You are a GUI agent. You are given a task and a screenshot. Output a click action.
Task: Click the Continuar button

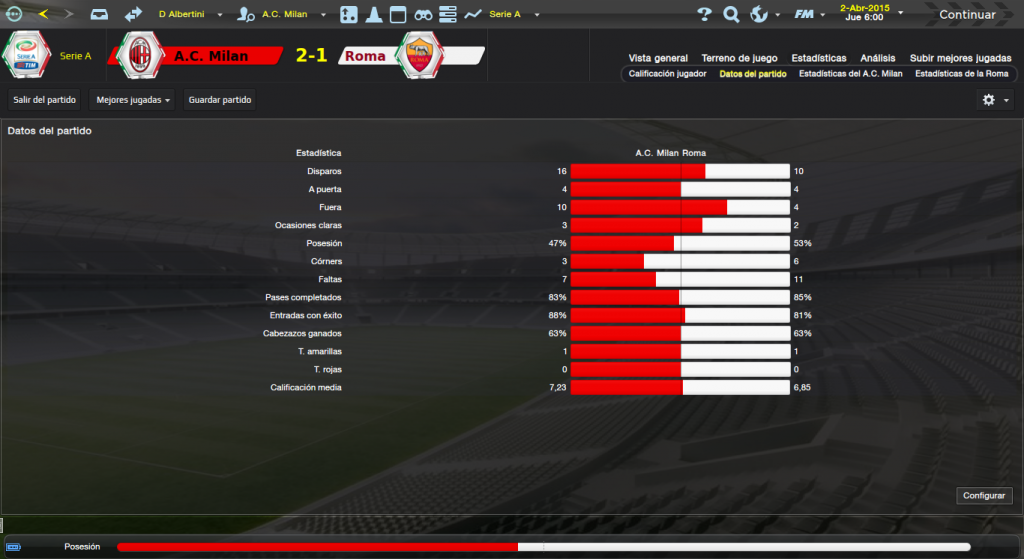pos(966,15)
